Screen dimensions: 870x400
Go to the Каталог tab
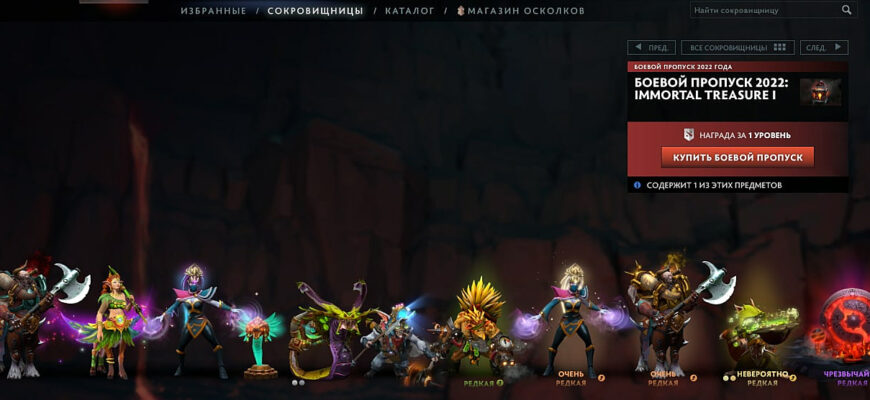point(410,11)
